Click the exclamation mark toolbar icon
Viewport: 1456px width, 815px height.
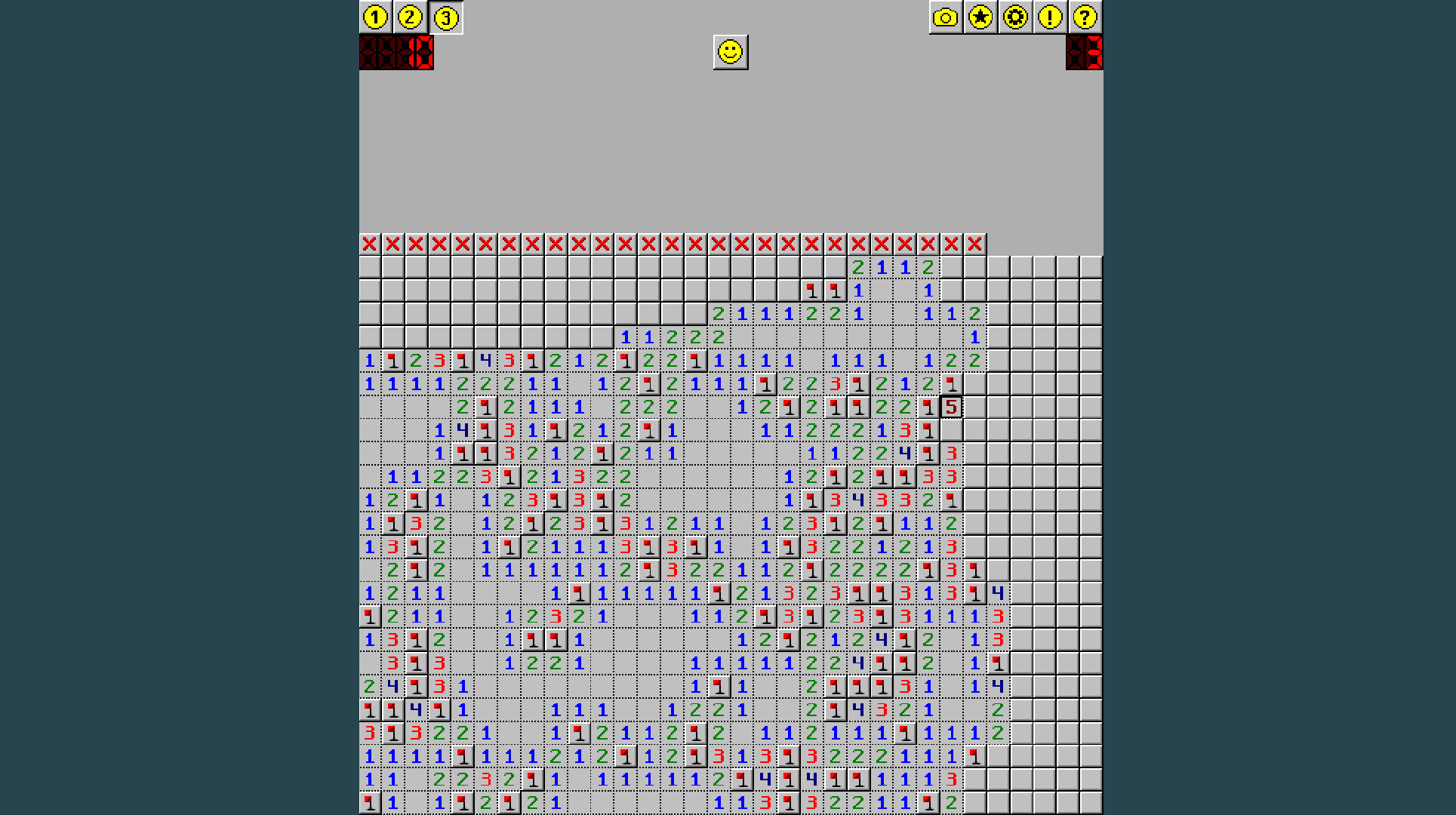1050,16
